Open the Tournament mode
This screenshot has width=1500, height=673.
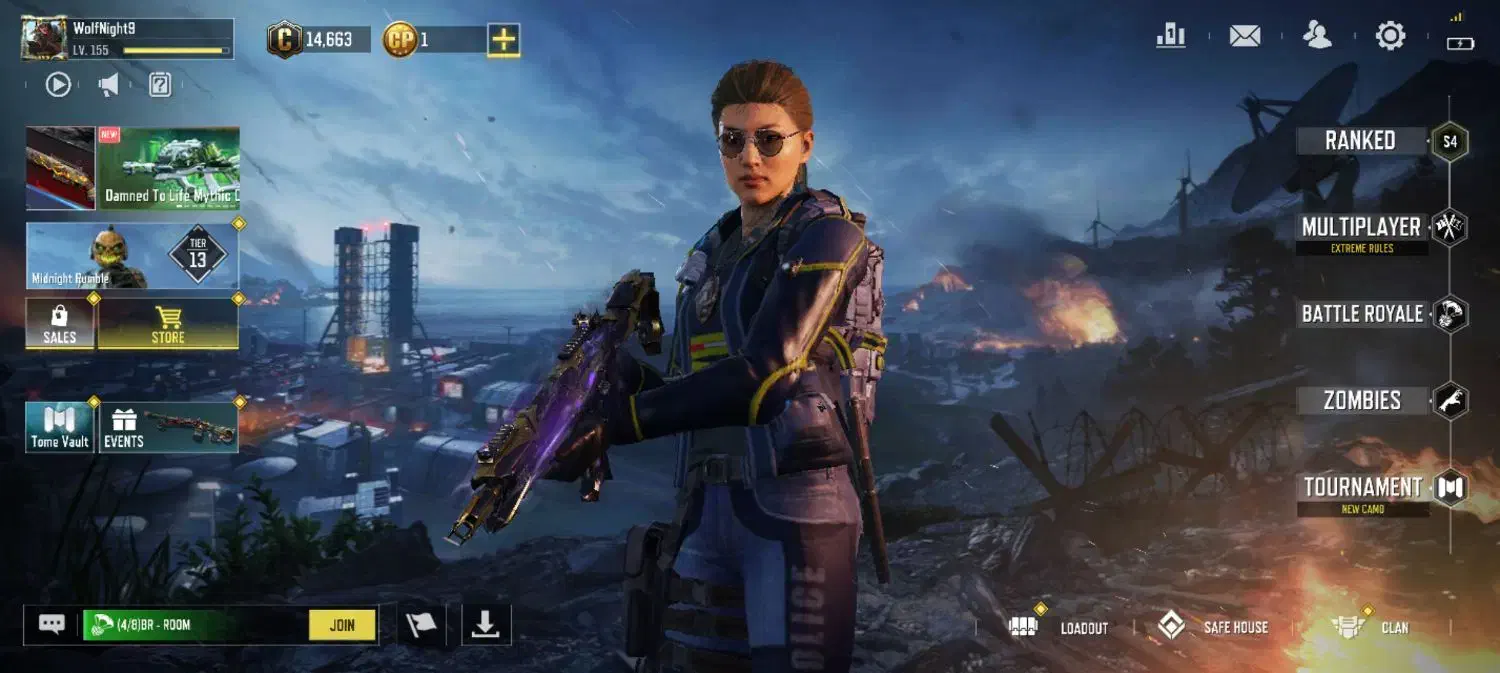pyautogui.click(x=1362, y=488)
